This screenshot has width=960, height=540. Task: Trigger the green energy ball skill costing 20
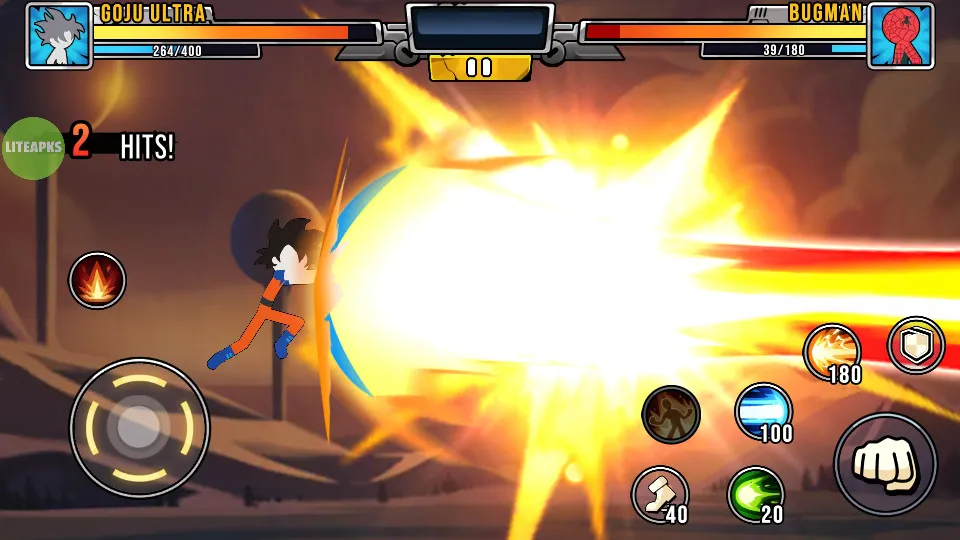pyautogui.click(x=755, y=493)
